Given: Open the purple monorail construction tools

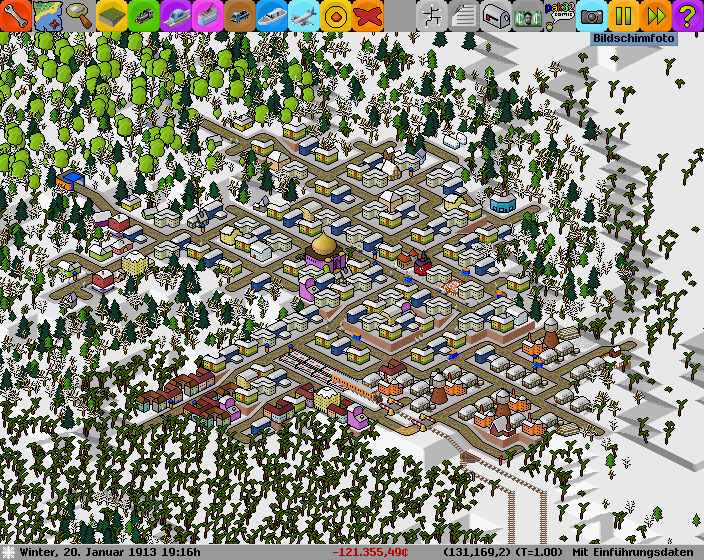Looking at the screenshot, I should [175, 15].
